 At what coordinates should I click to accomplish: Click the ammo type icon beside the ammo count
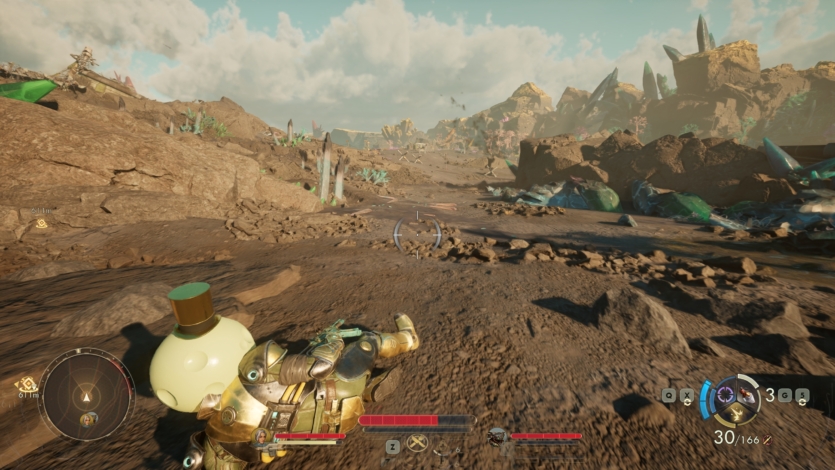point(767,439)
